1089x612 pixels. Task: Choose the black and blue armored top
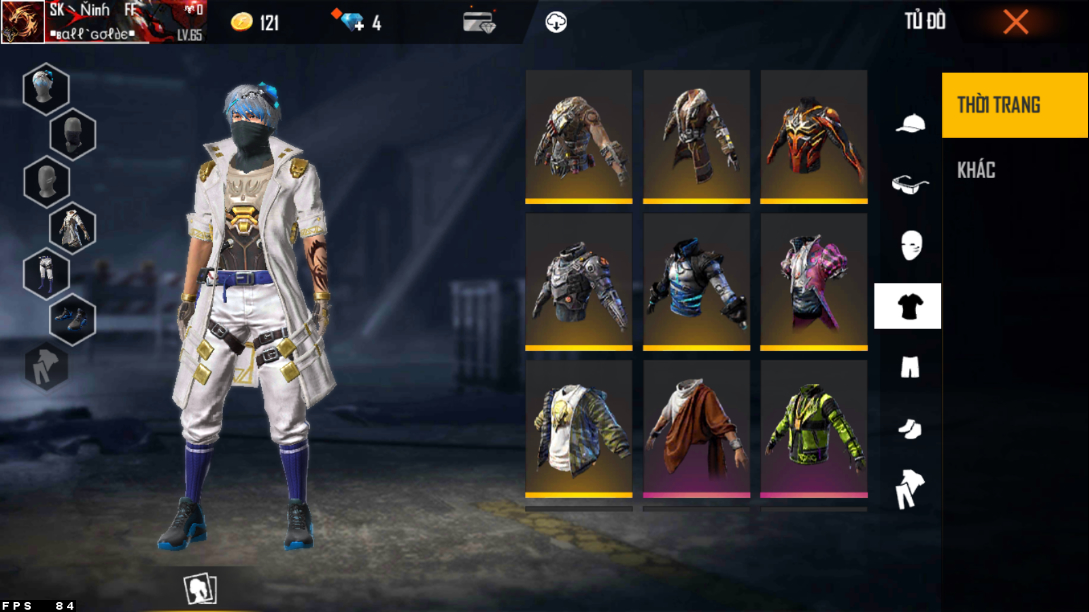click(696, 281)
